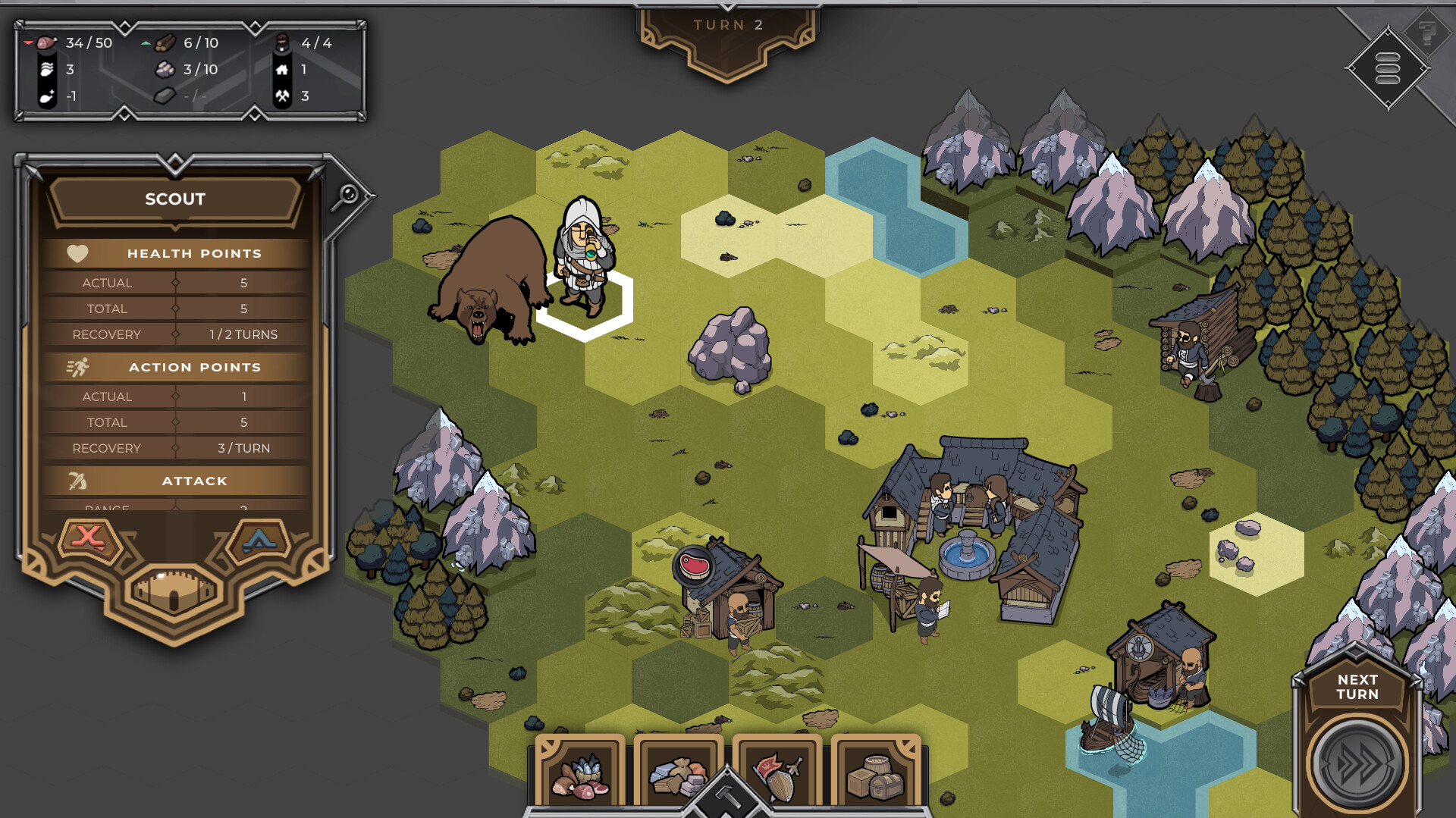Select the crates and barrels build category
The height and width of the screenshot is (818, 1456).
[x=876, y=773]
